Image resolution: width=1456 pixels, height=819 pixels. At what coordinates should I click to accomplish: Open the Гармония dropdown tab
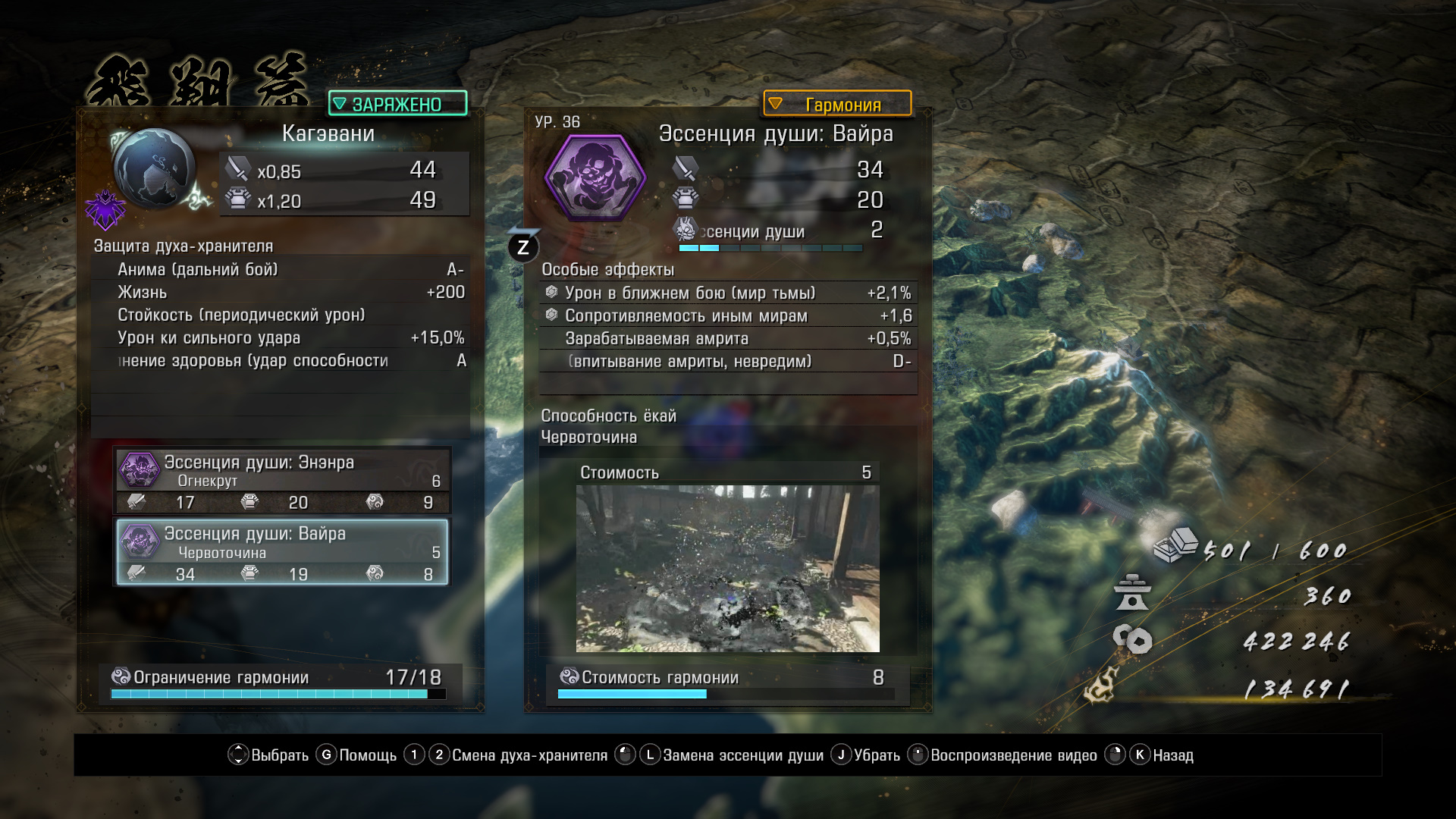(x=837, y=104)
